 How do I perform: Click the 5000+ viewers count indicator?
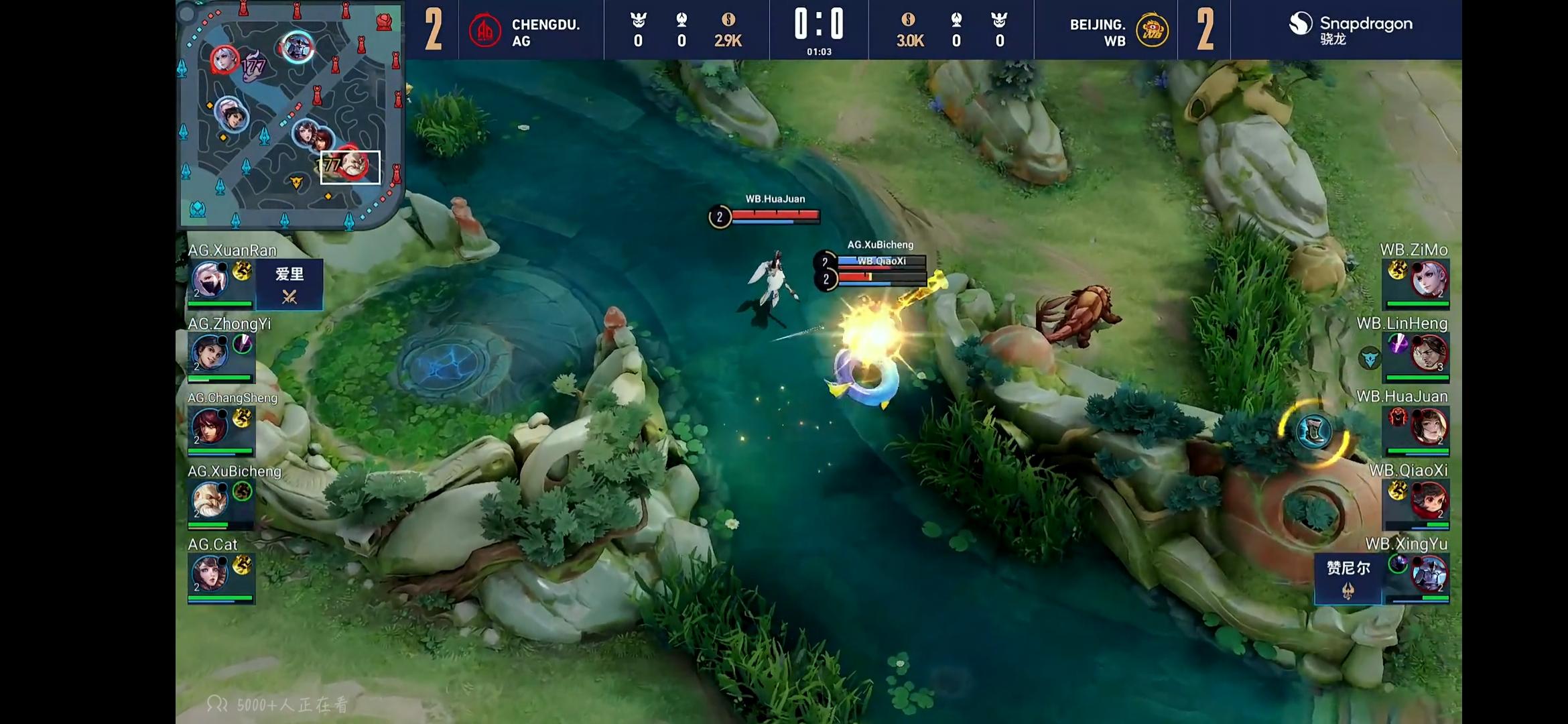279,705
